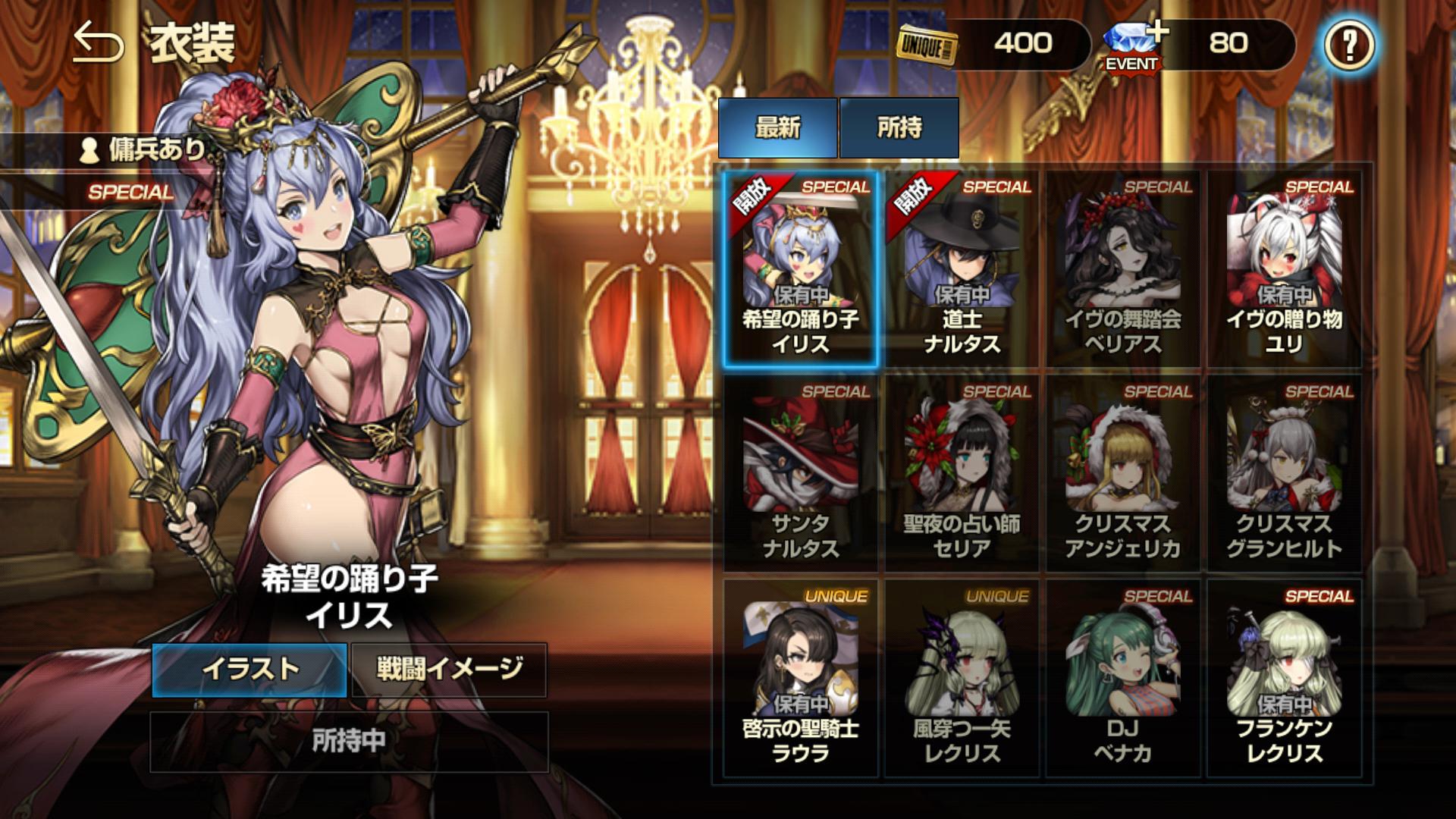1456x819 pixels.
Task: Pick the クリスマス アンジェリカ costume
Action: [x=1123, y=474]
